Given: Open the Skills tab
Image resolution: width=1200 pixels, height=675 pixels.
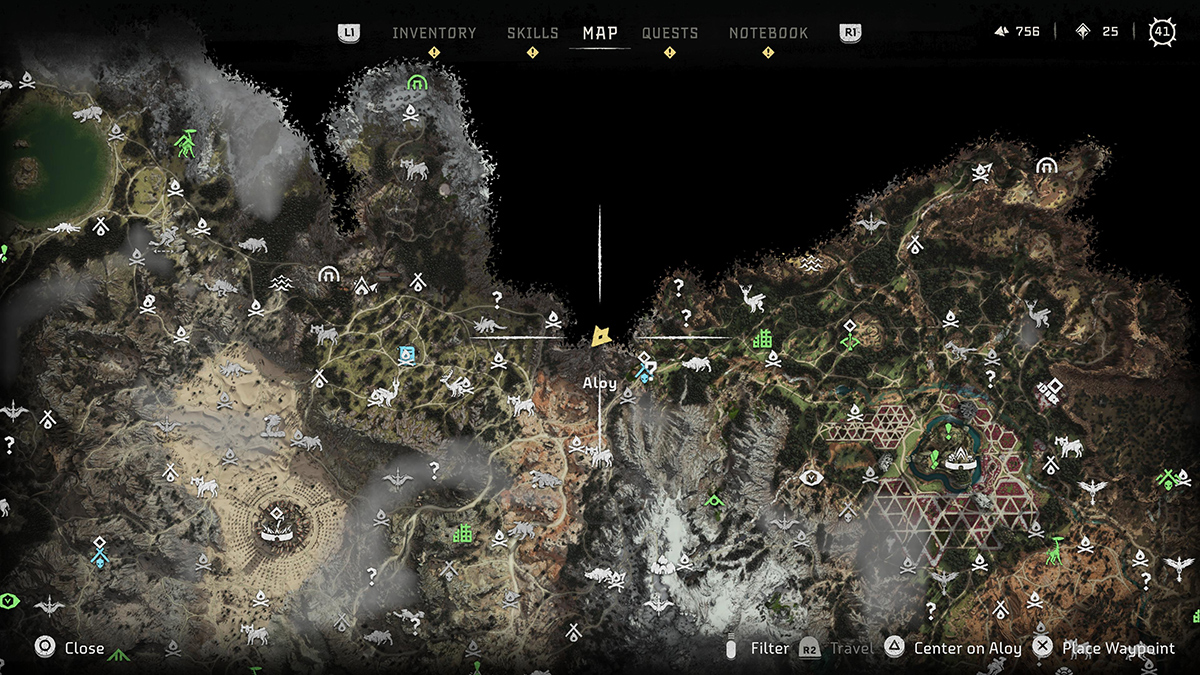Looking at the screenshot, I should click(x=532, y=33).
